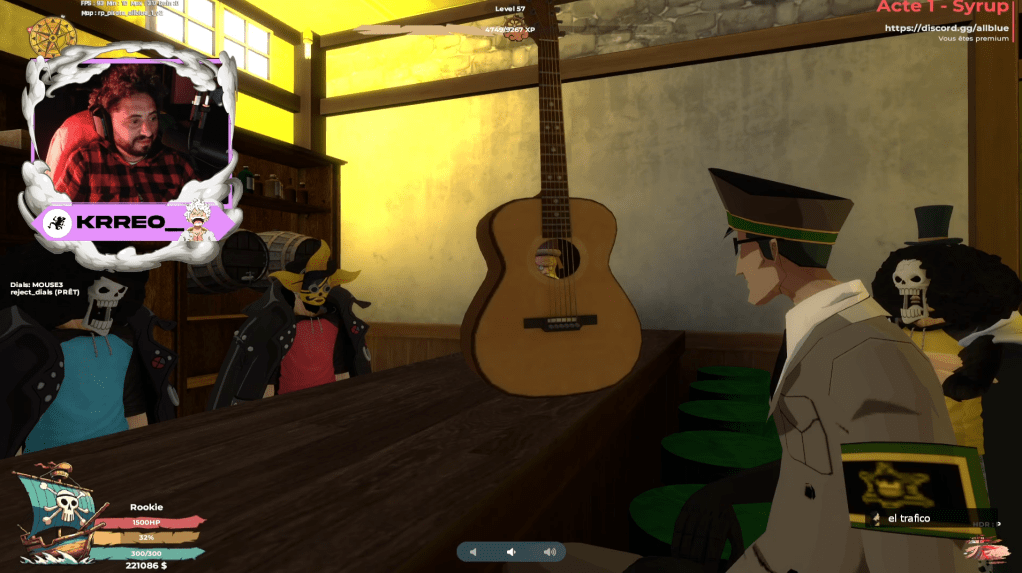Image resolution: width=1022 pixels, height=573 pixels.
Task: Open the compass in the corner
Action: coord(46,37)
